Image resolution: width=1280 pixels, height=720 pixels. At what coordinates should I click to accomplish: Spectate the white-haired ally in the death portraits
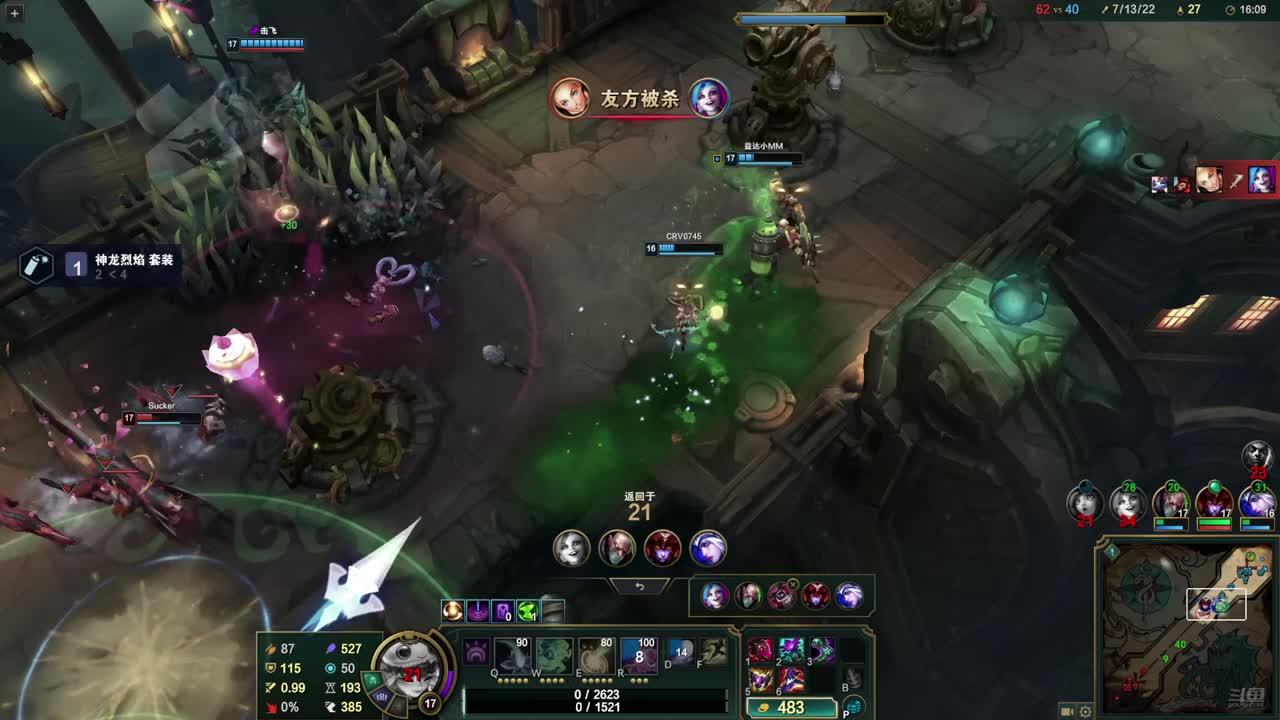(572, 549)
